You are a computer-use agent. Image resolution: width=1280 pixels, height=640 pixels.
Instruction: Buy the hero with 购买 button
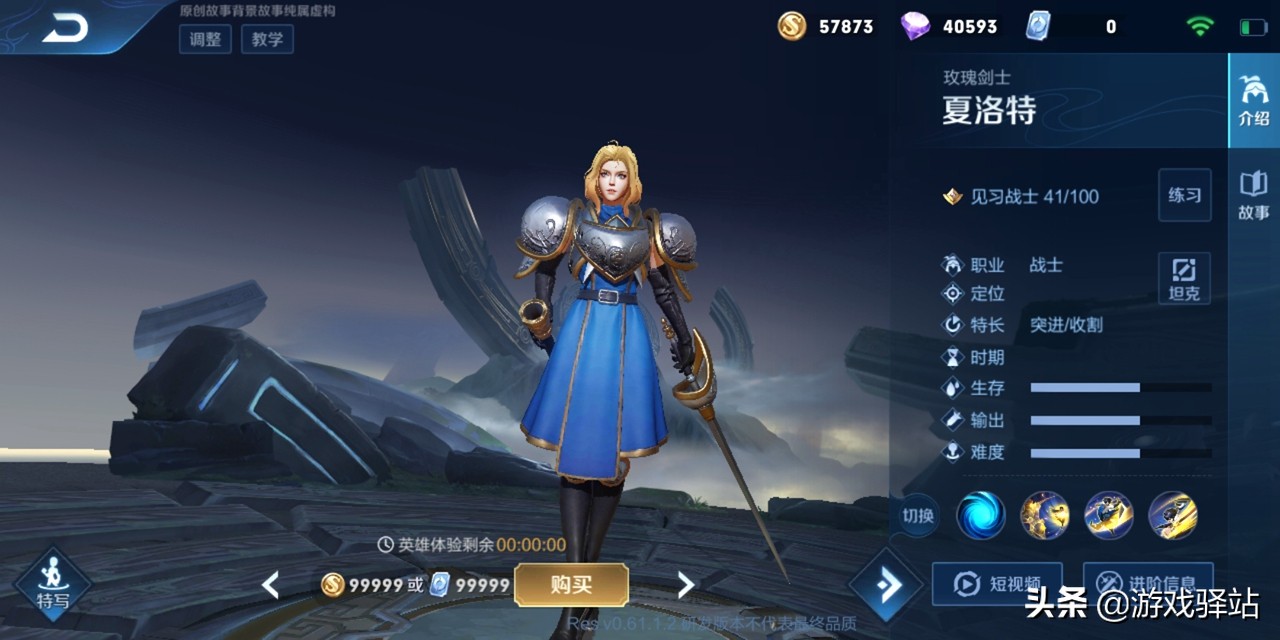click(x=571, y=585)
